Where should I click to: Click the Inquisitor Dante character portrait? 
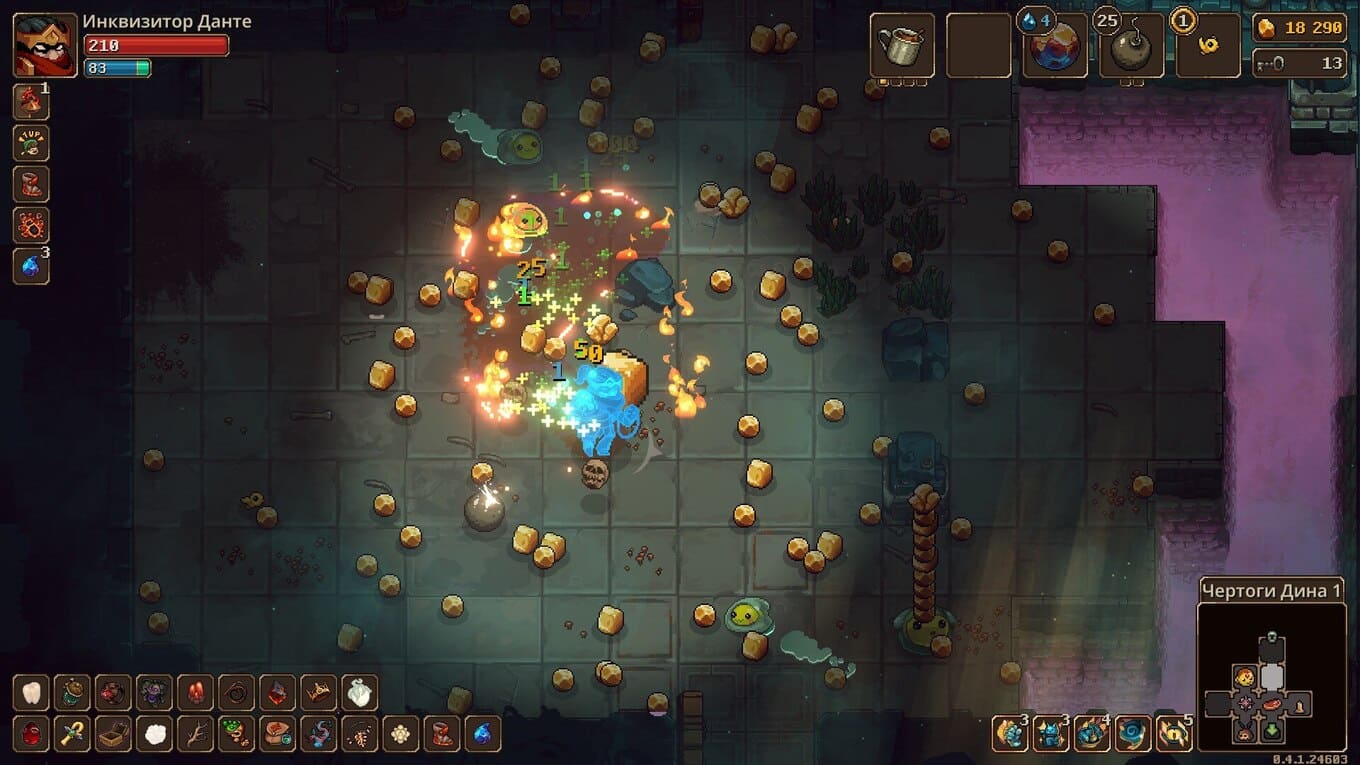[x=45, y=46]
